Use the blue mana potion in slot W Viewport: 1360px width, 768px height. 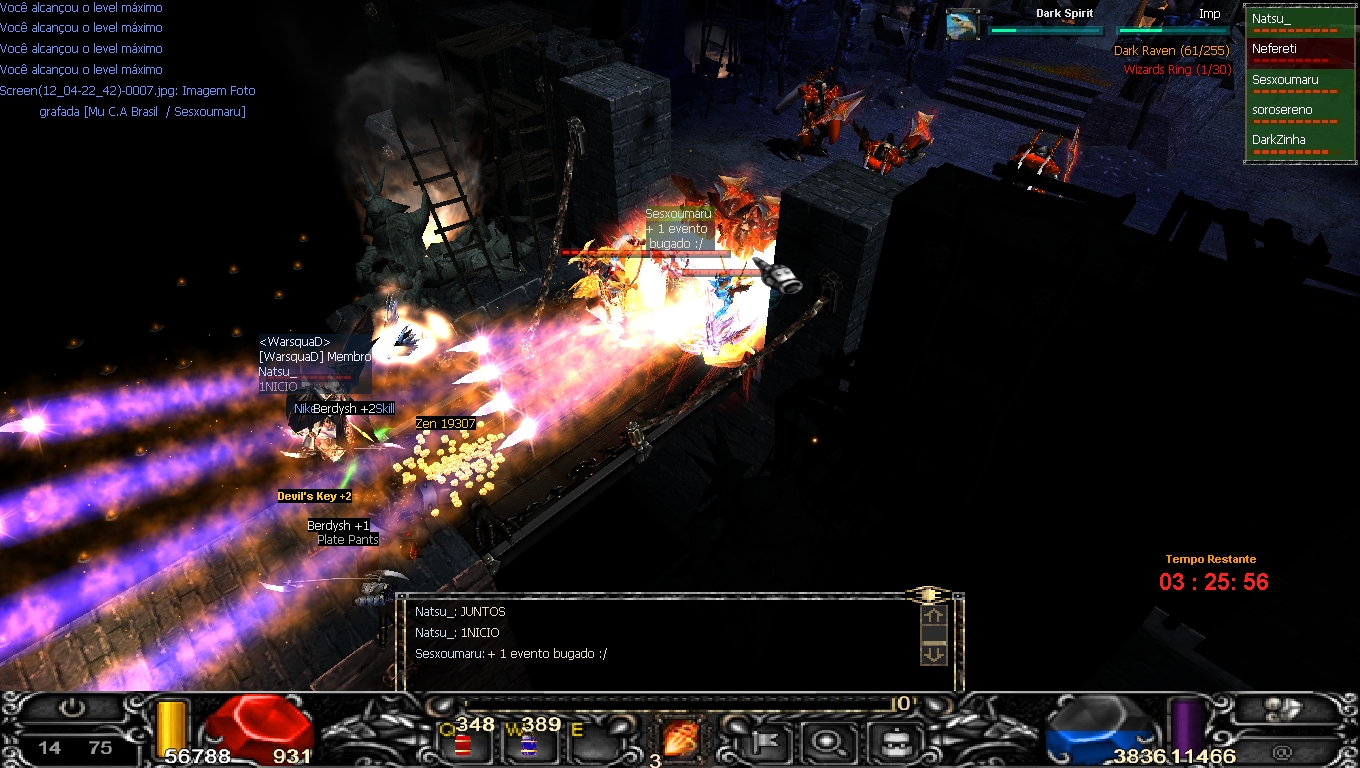click(x=528, y=745)
